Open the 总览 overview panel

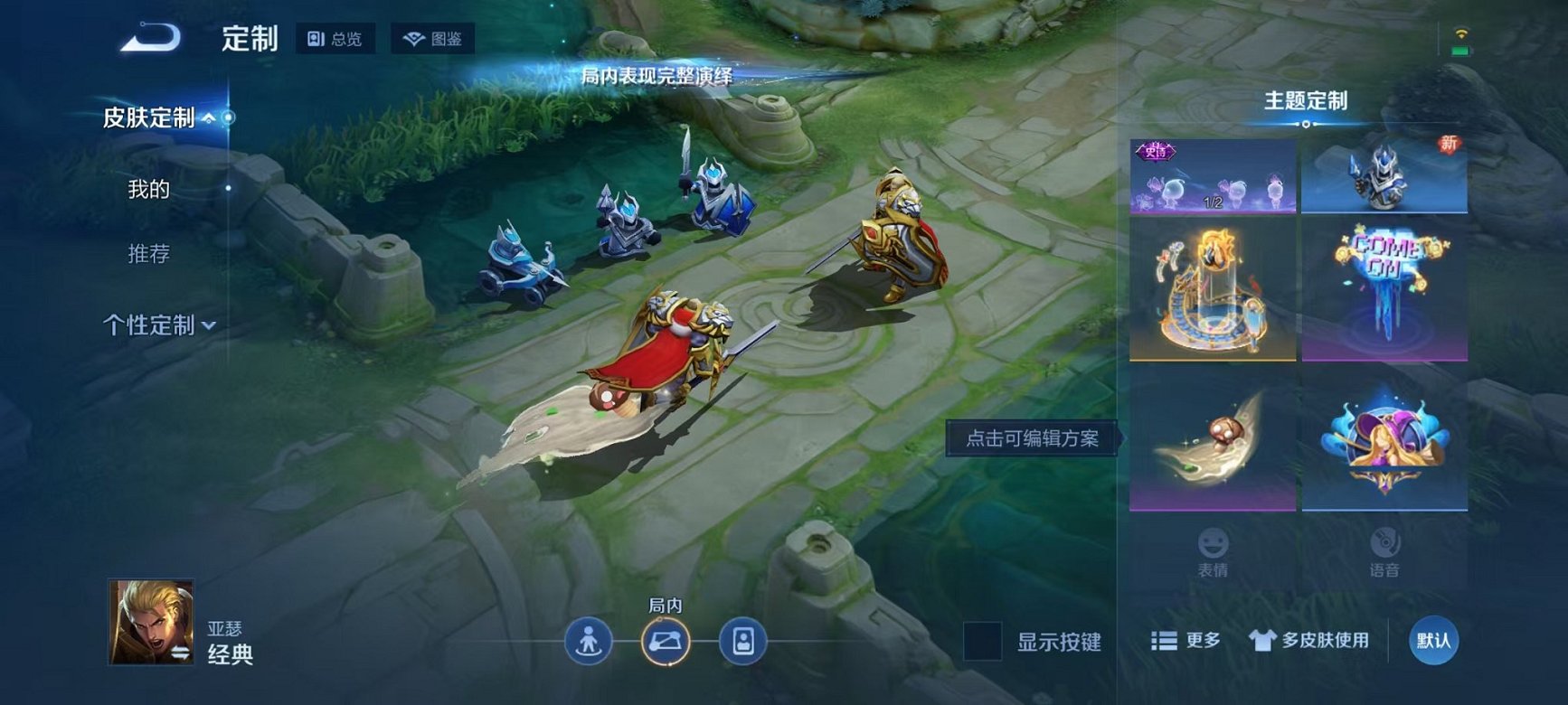pyautogui.click(x=335, y=39)
